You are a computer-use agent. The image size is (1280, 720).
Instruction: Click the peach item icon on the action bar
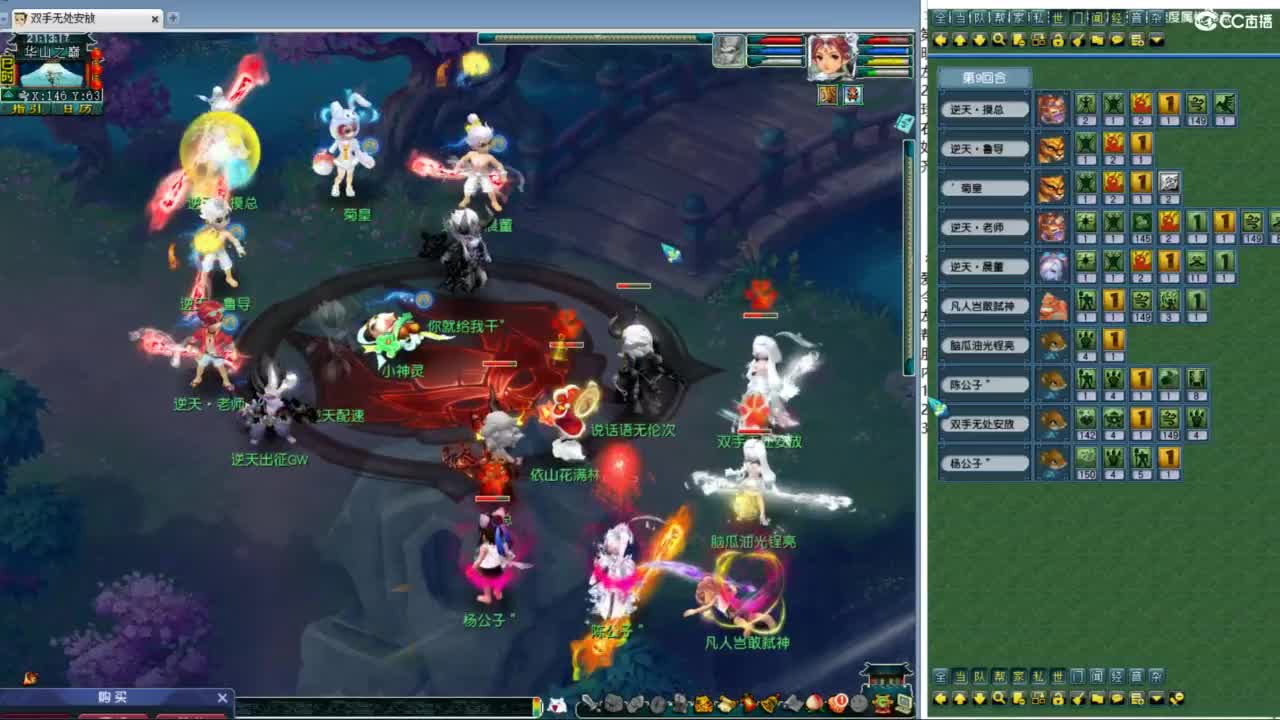click(813, 705)
